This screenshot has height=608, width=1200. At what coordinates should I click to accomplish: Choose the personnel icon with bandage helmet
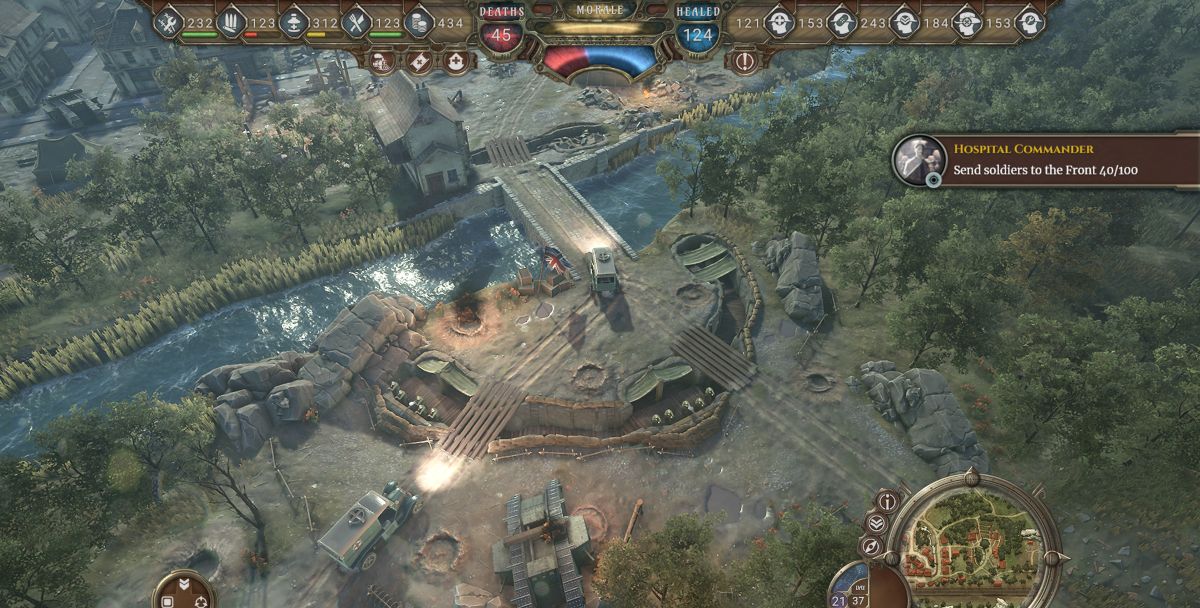[x=842, y=22]
